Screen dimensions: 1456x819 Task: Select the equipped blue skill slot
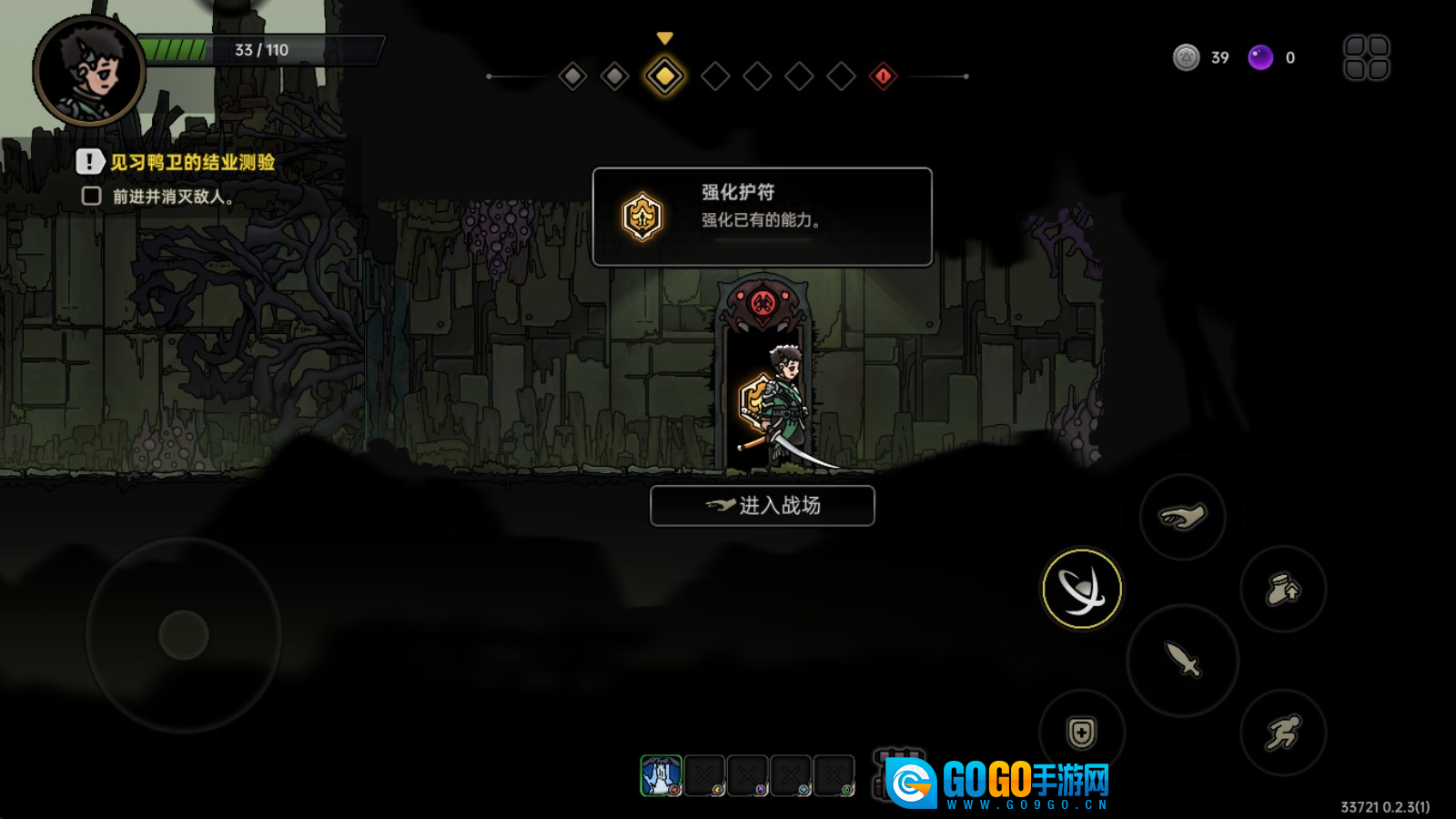click(x=661, y=776)
